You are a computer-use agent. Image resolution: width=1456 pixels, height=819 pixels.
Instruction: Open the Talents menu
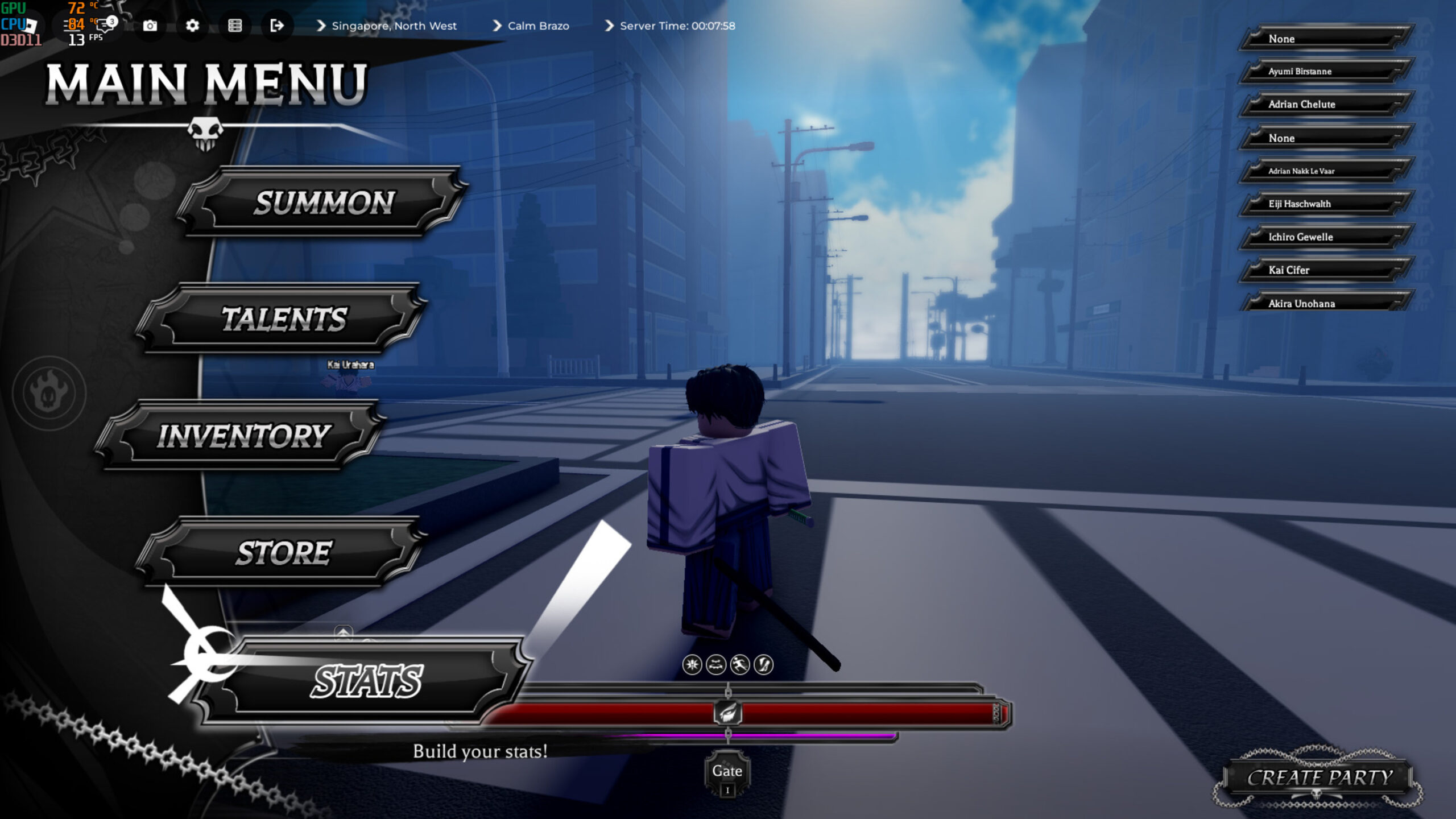pyautogui.click(x=283, y=318)
